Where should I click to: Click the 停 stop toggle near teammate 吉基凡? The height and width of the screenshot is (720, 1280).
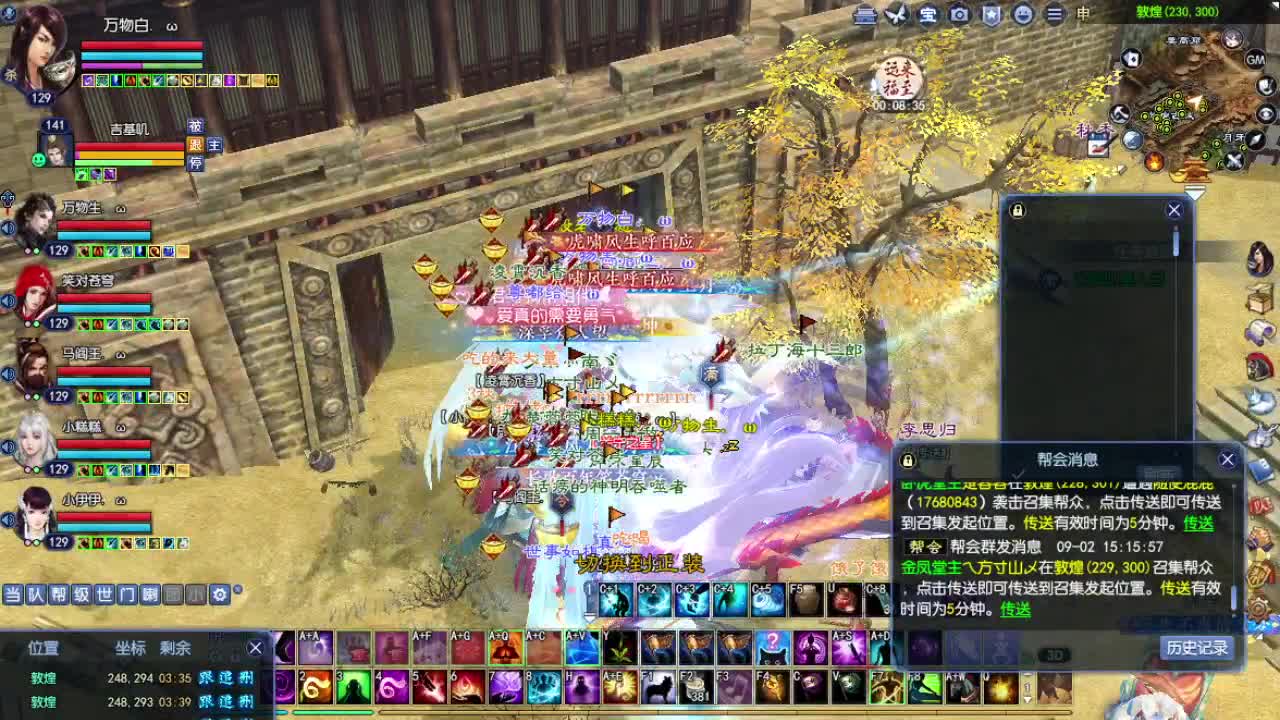(196, 163)
